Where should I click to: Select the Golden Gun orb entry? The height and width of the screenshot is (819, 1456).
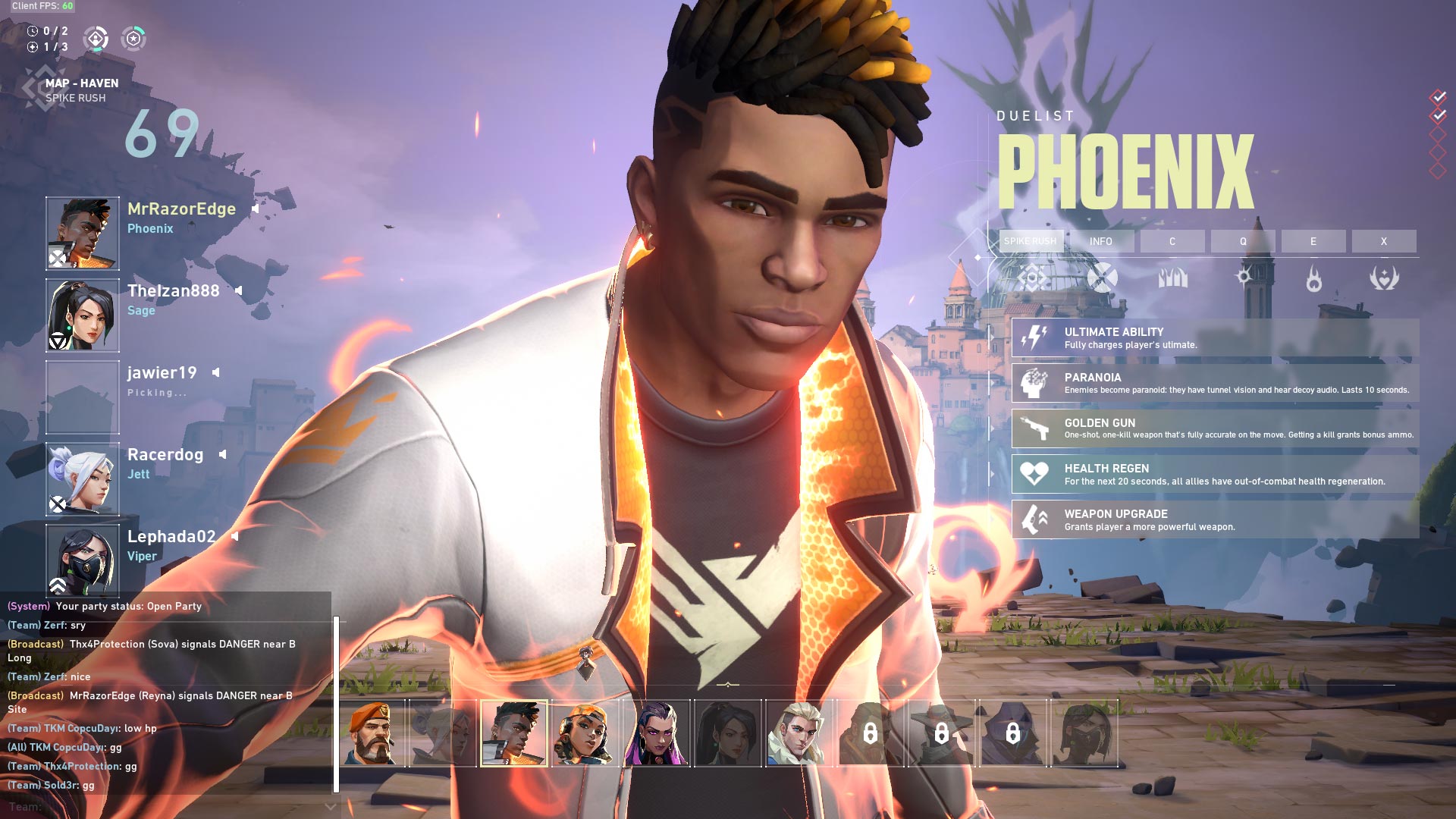1215,428
